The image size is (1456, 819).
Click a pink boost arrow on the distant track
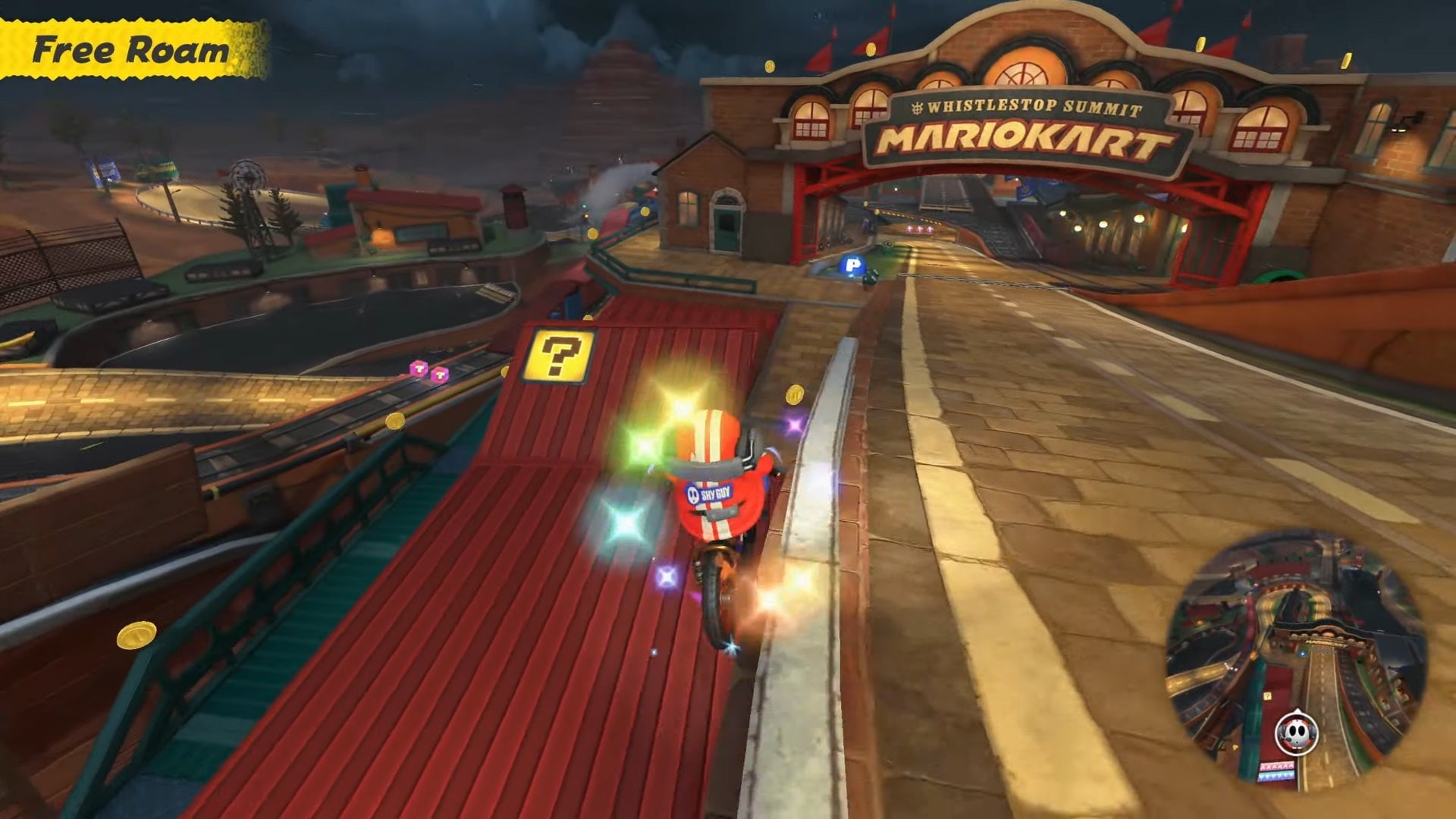coord(919,229)
